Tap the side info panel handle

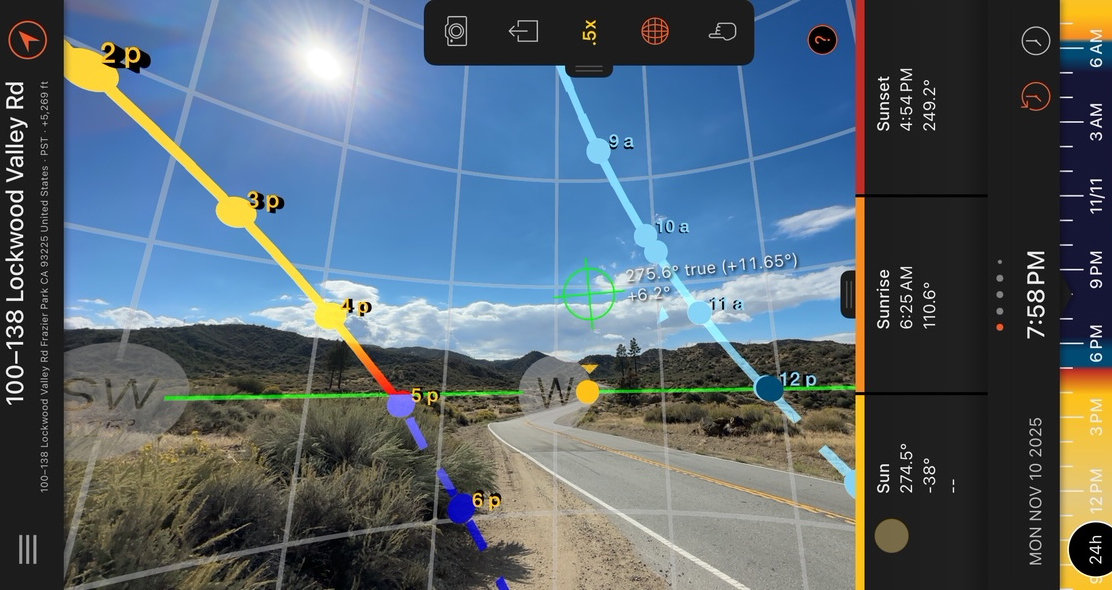coord(848,294)
